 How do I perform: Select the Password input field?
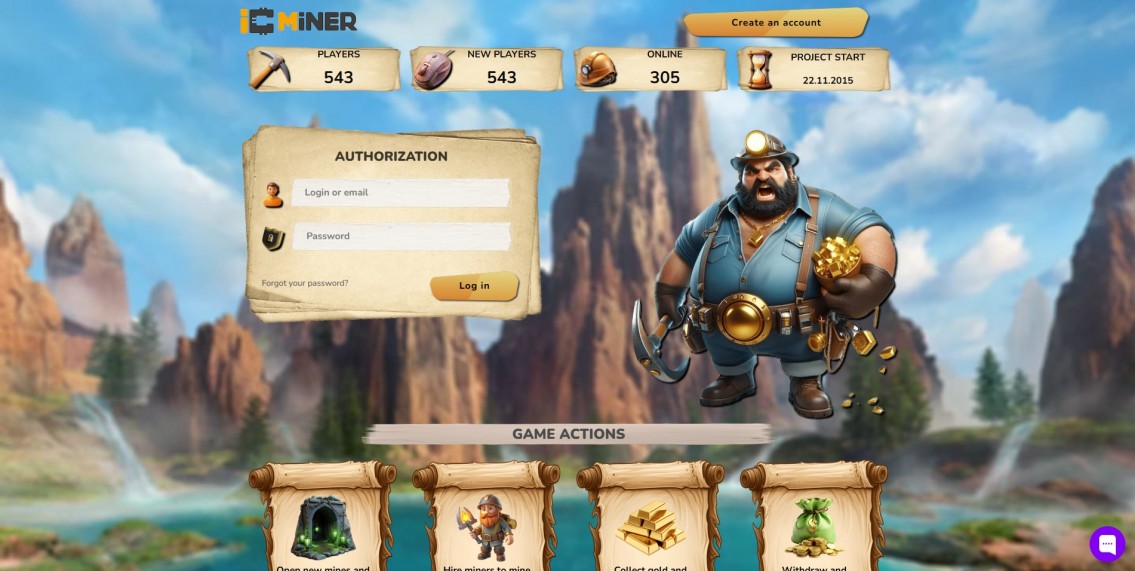[401, 236]
